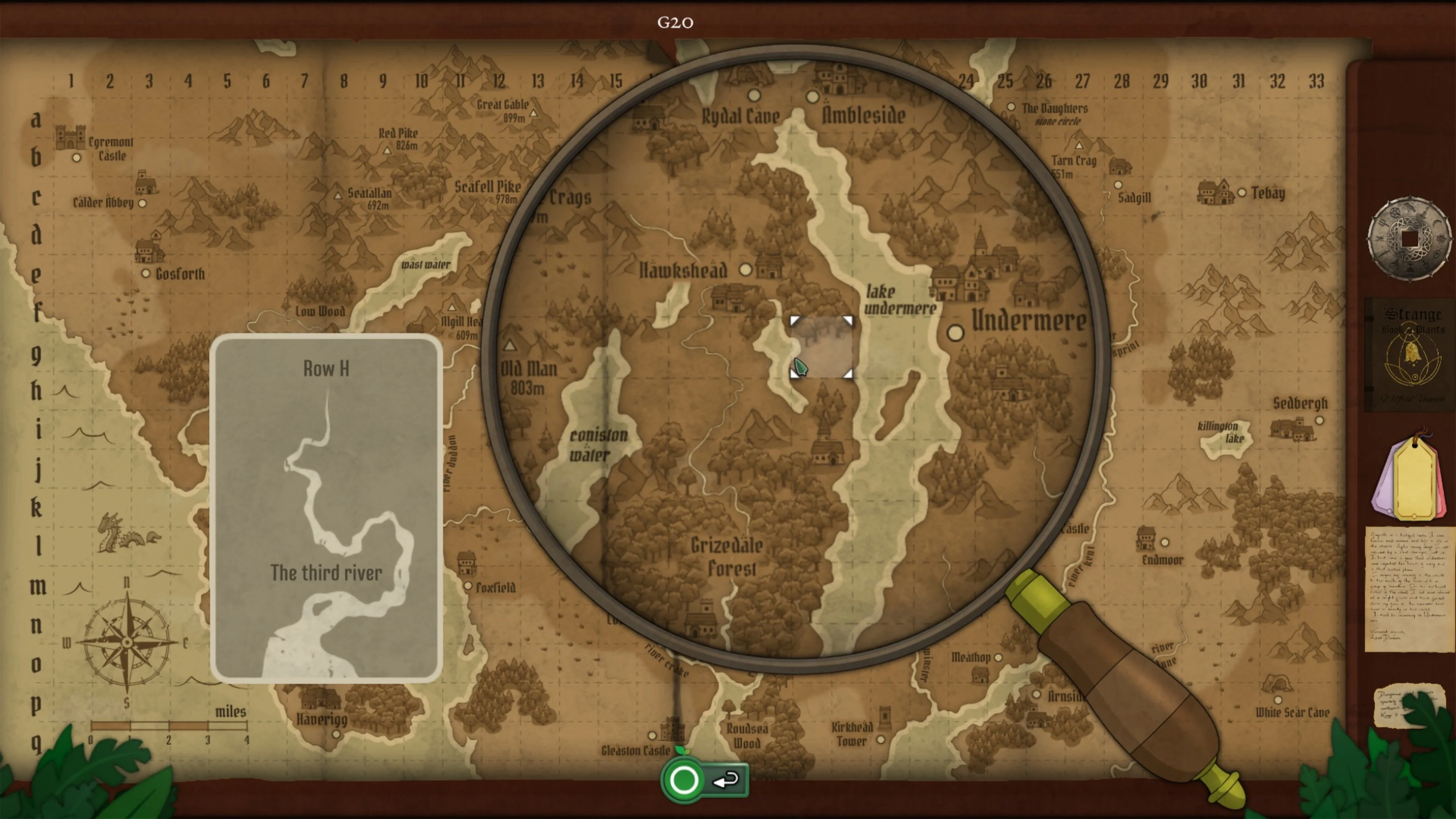Open the rune dial compass wheel

coord(1410,240)
